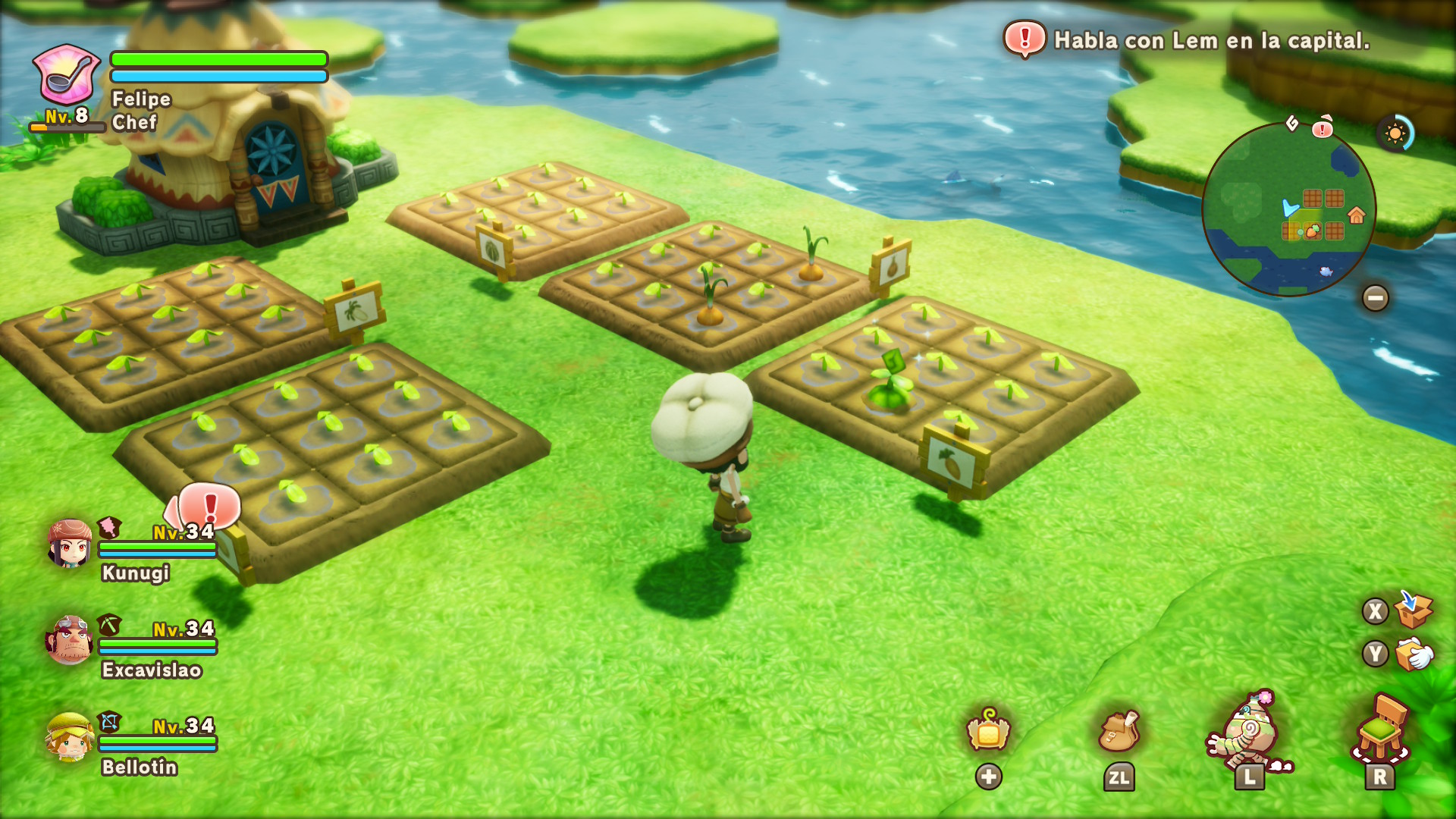Viewport: 1456px width, 819px height.
Task: Click the Chef class emblem icon
Action: (66, 74)
